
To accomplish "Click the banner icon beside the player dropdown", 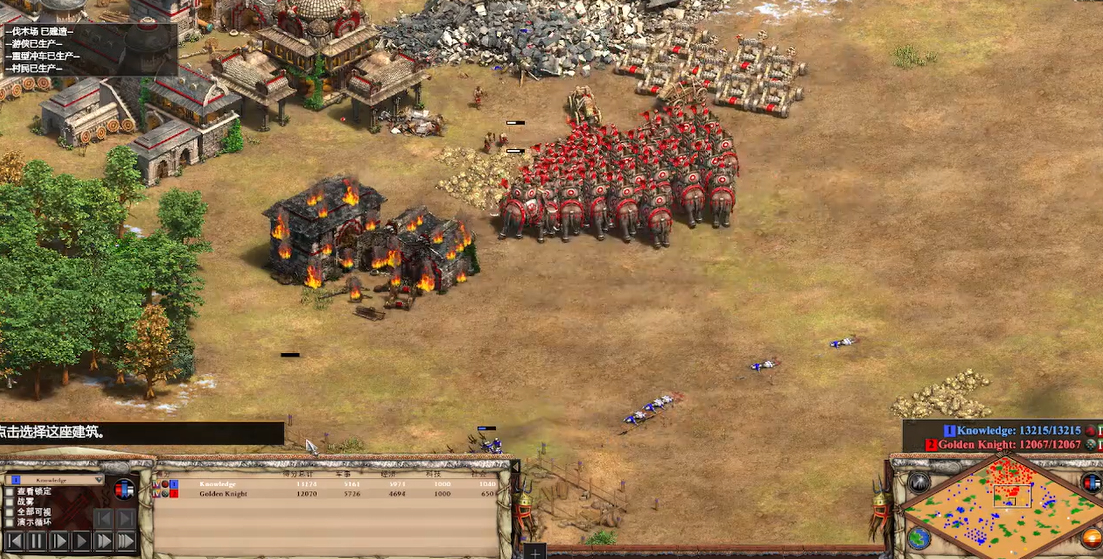I will [x=124, y=489].
